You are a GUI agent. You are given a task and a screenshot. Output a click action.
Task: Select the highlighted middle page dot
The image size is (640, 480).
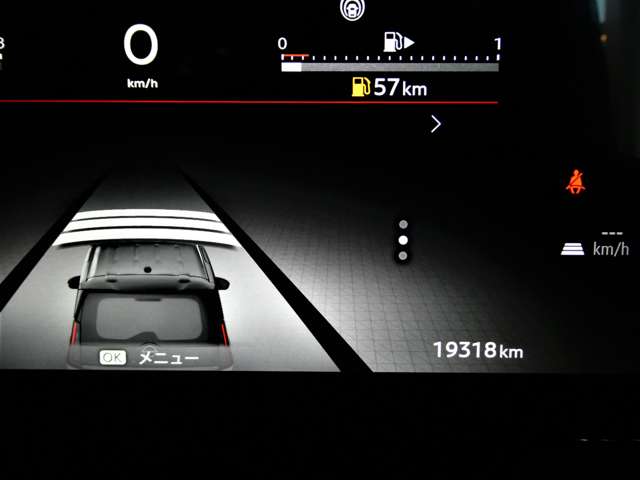click(403, 241)
